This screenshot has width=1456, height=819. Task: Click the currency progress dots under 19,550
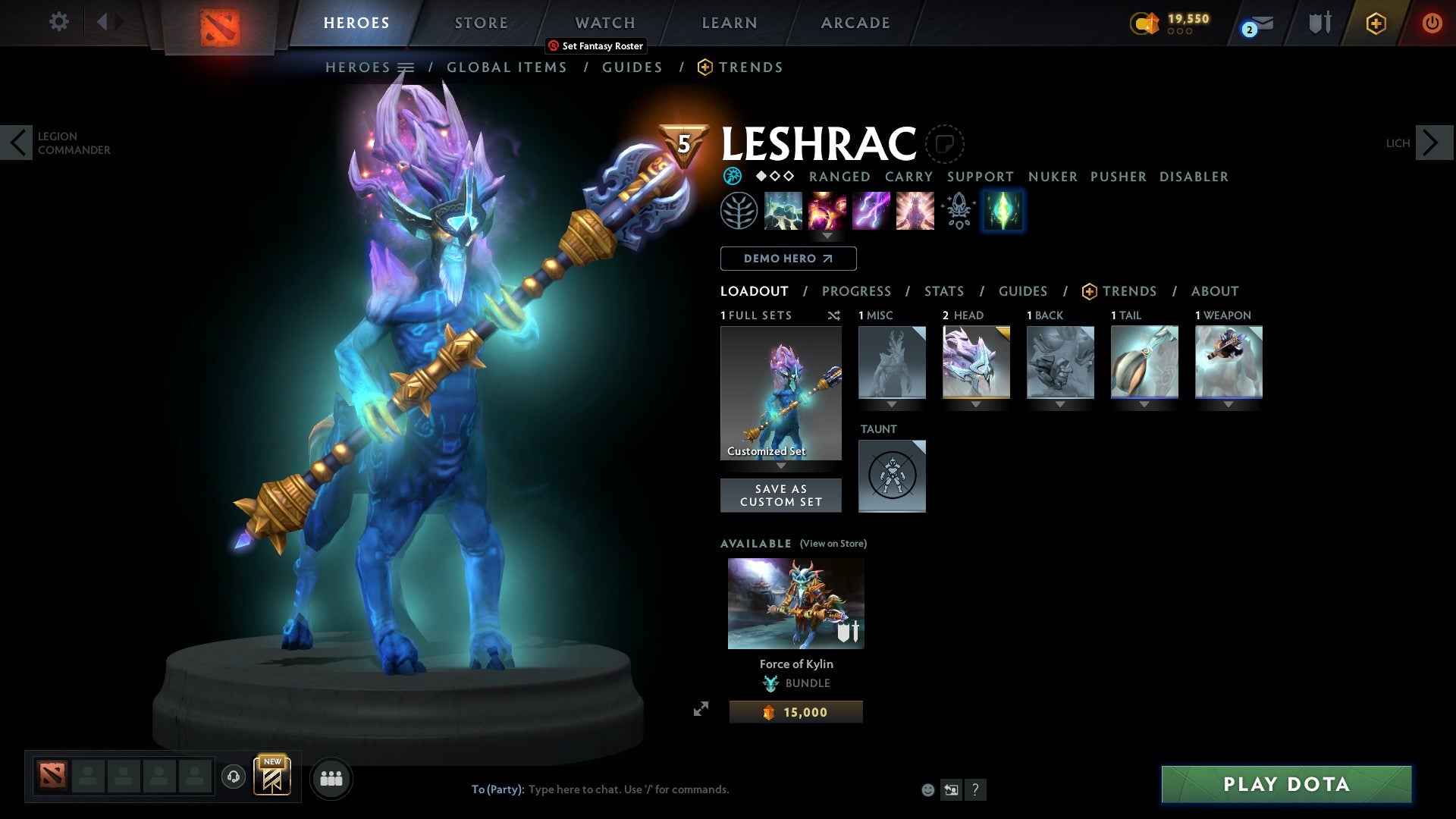[1179, 32]
